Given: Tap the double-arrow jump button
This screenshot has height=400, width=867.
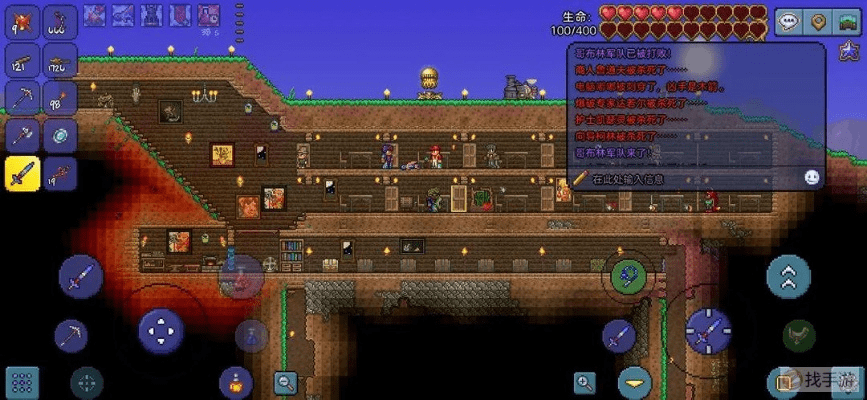Looking at the screenshot, I should coord(788,276).
